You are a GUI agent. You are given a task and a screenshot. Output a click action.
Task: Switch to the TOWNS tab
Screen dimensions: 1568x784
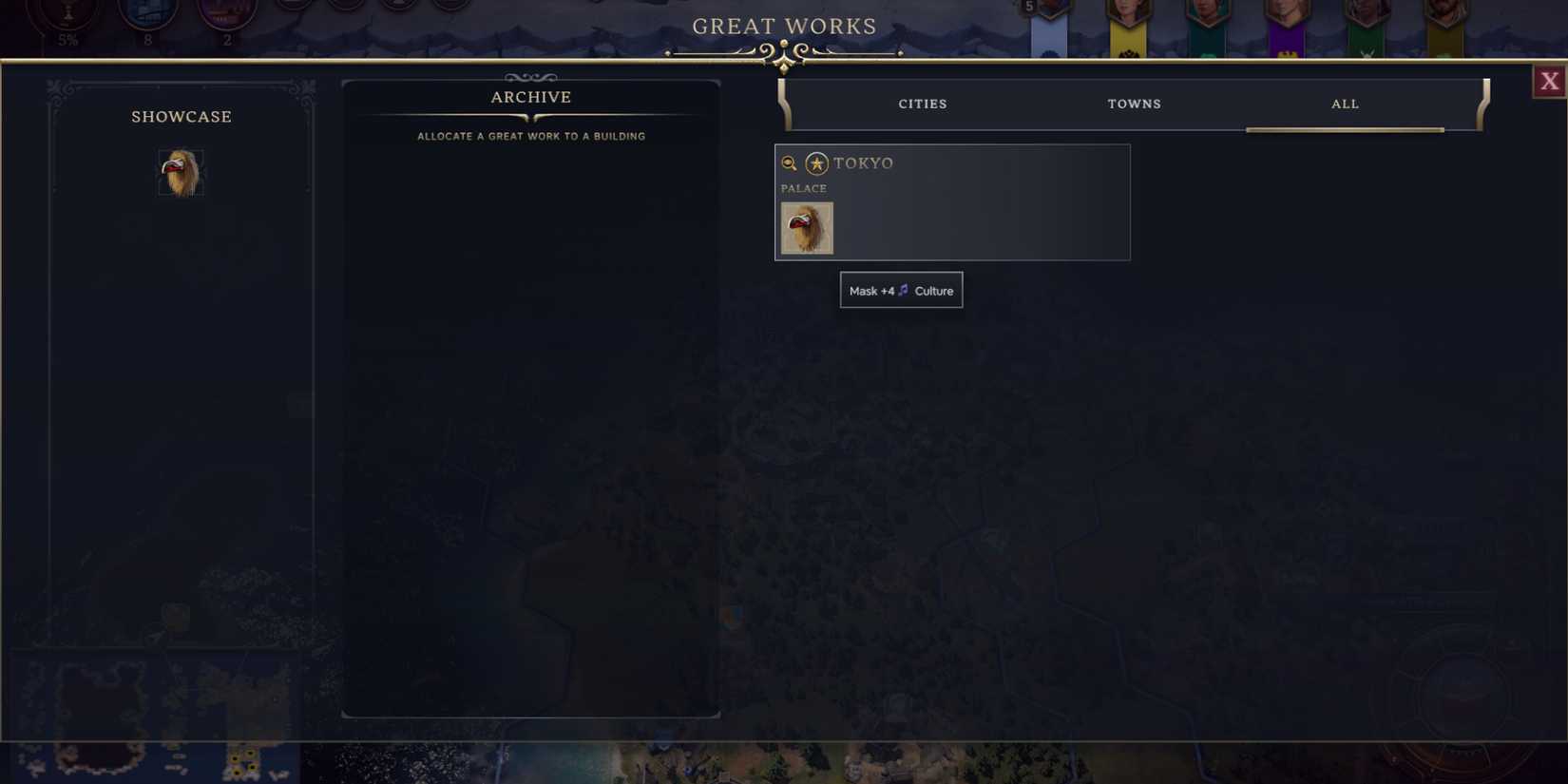click(1134, 104)
